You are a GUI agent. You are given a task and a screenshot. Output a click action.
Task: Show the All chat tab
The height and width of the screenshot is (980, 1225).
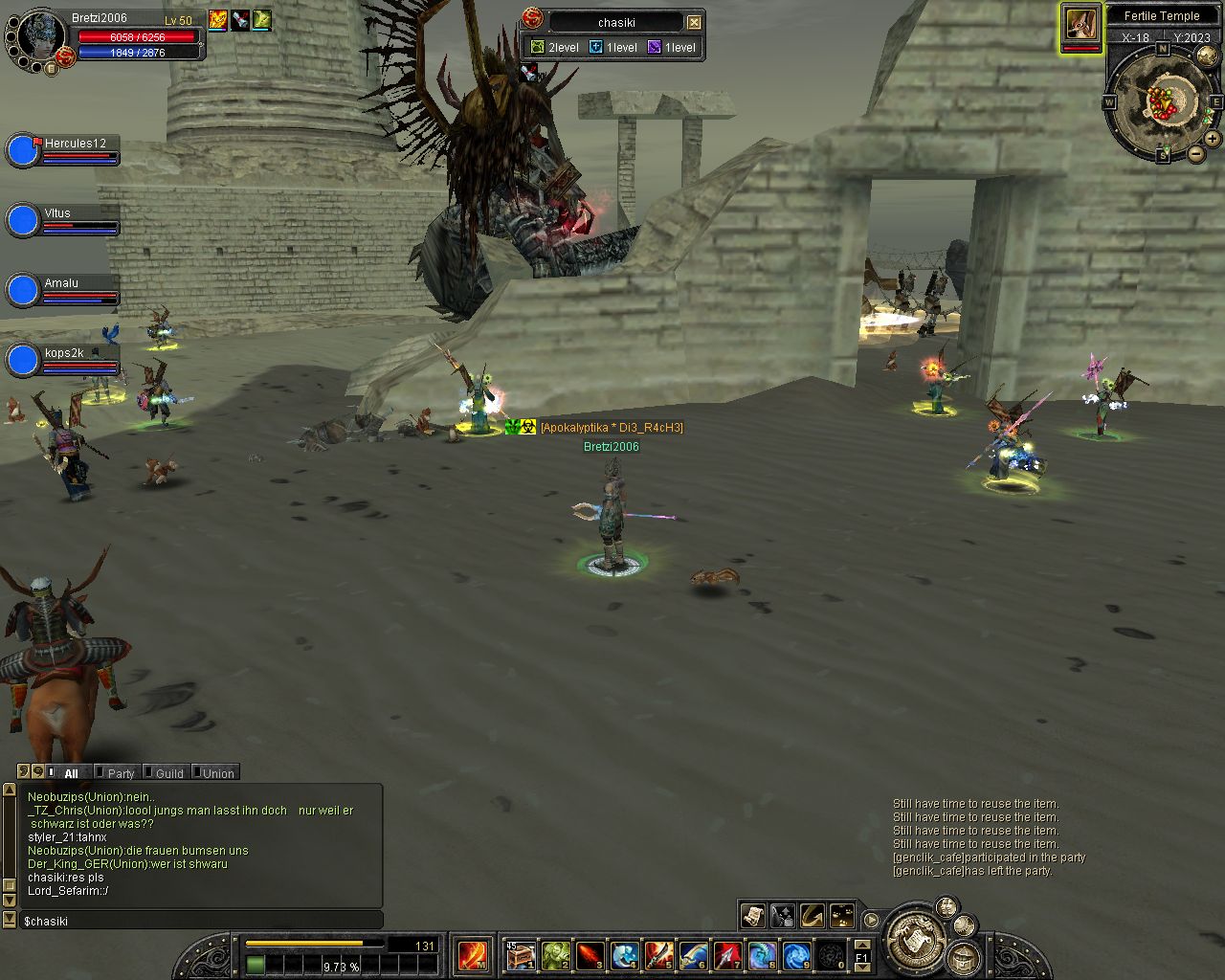[x=71, y=773]
